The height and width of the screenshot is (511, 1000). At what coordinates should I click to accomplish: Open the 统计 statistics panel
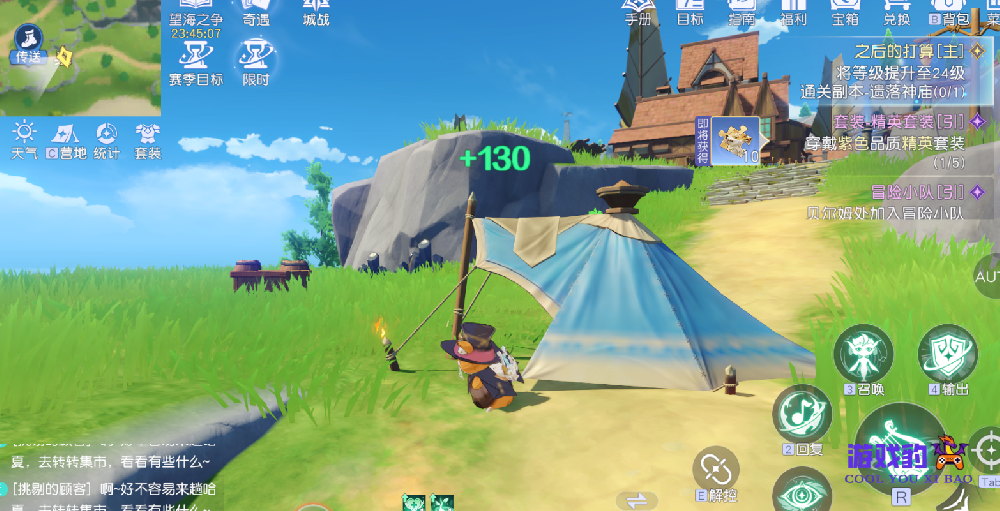click(107, 138)
